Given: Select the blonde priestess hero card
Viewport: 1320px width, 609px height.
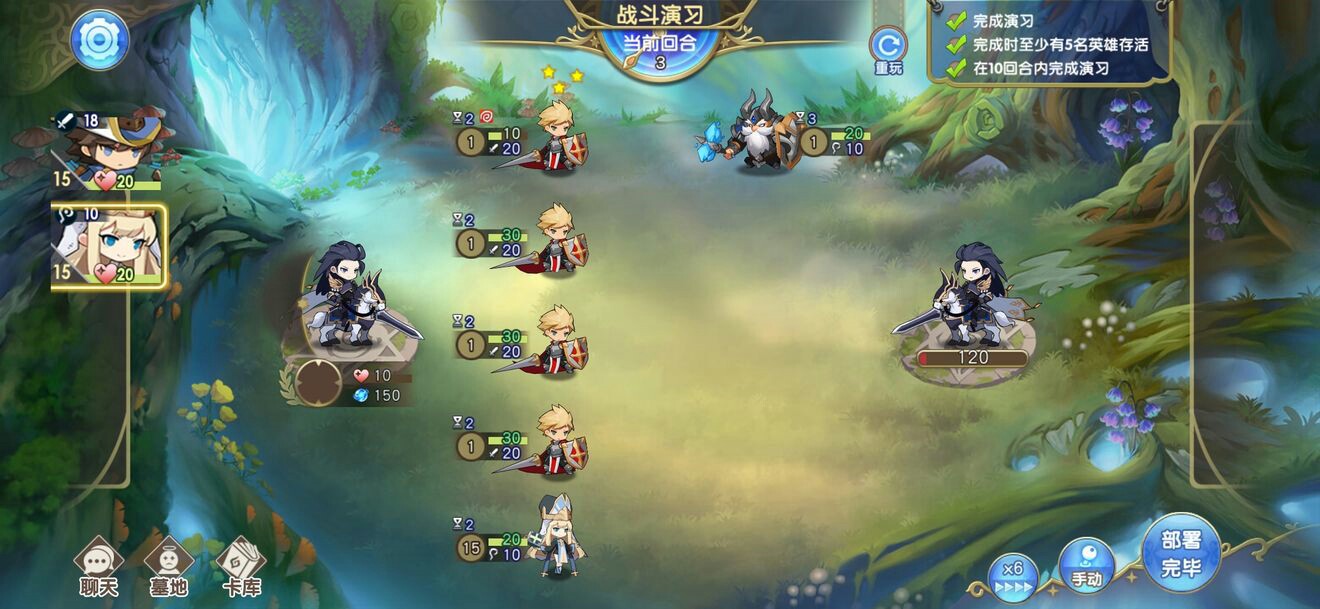Looking at the screenshot, I should [x=110, y=247].
